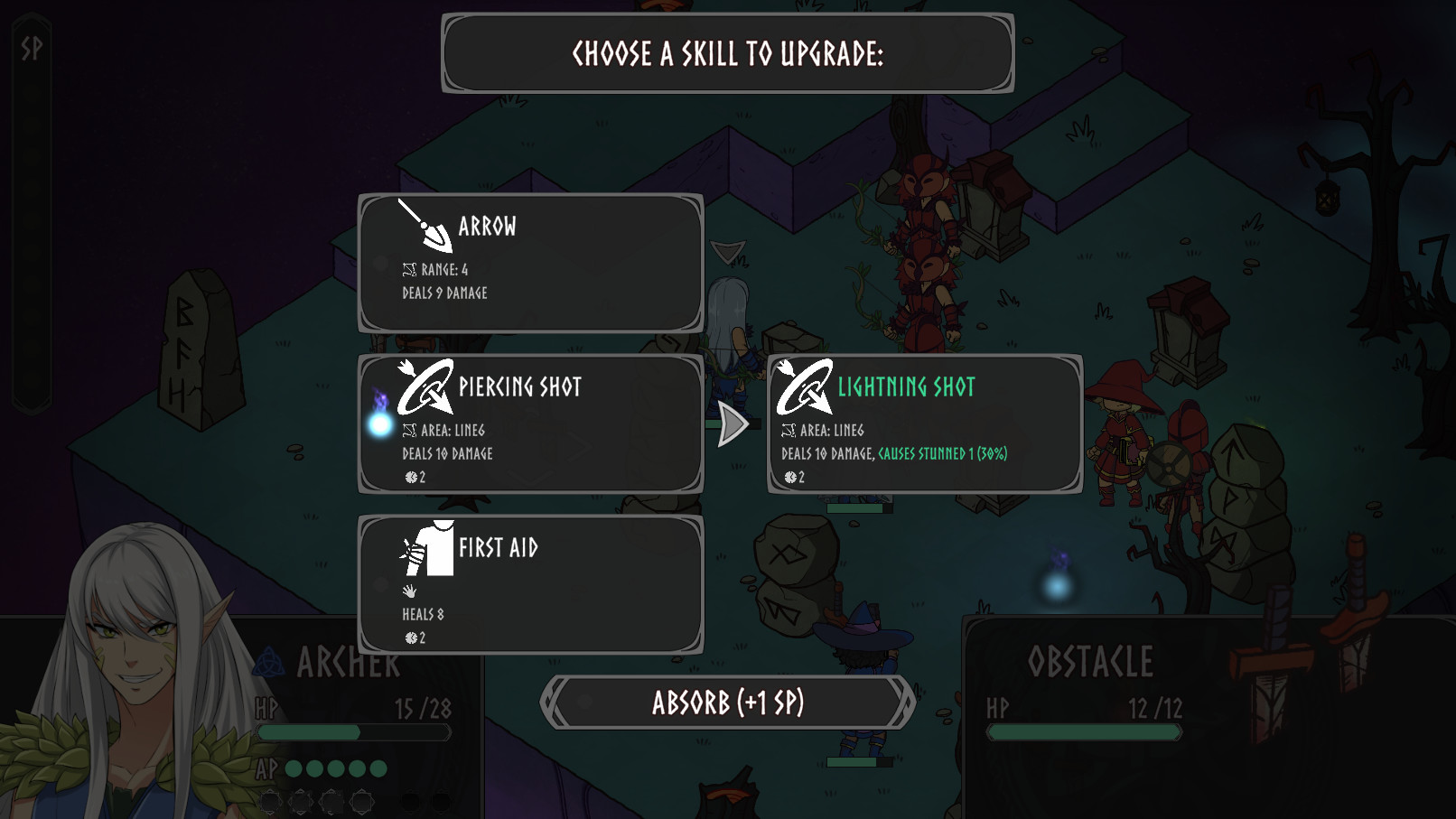Image resolution: width=1456 pixels, height=819 pixels.
Task: Click the hand range icon on First Aid
Action: (408, 591)
